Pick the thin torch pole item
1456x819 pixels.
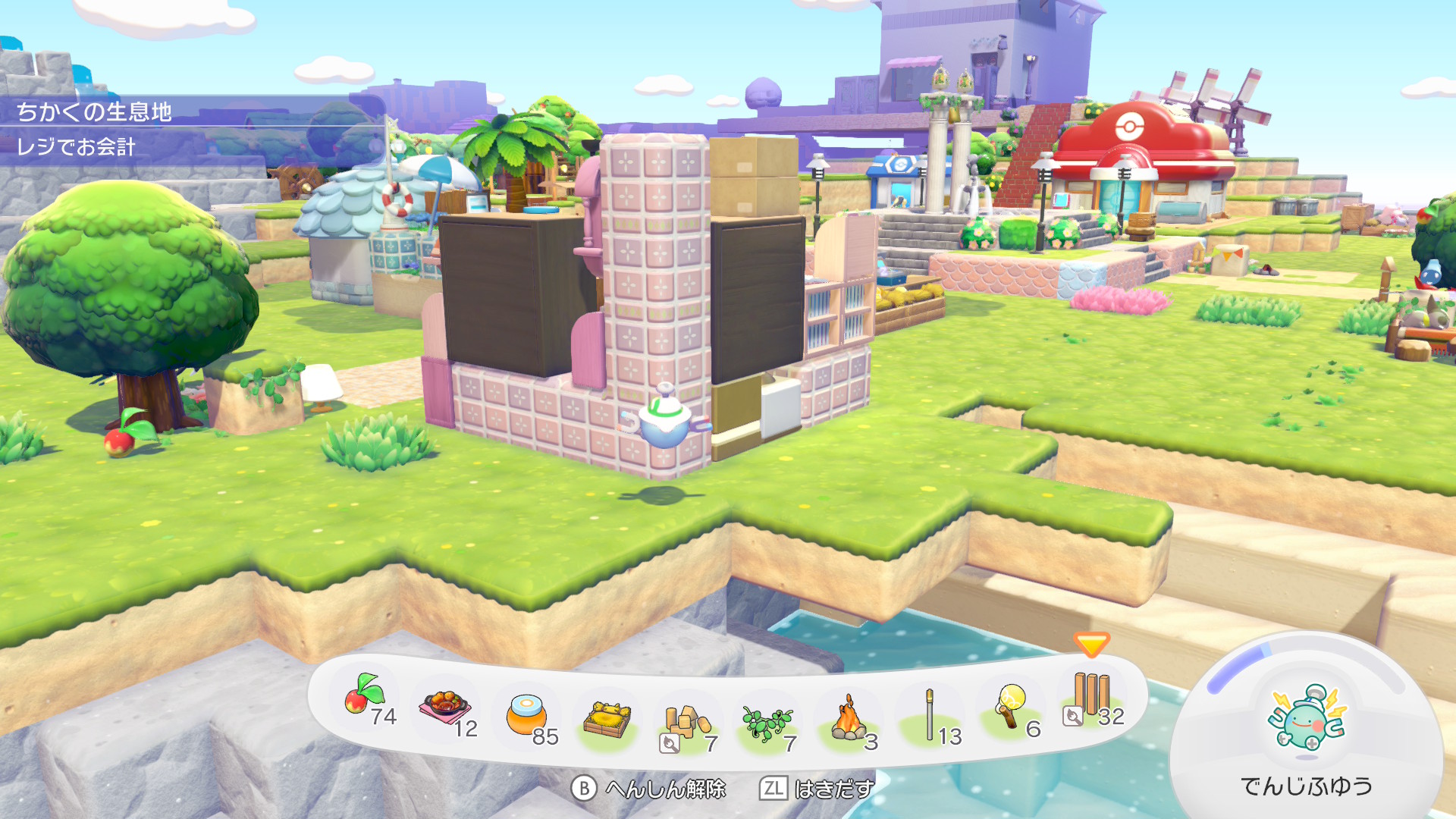click(x=930, y=715)
